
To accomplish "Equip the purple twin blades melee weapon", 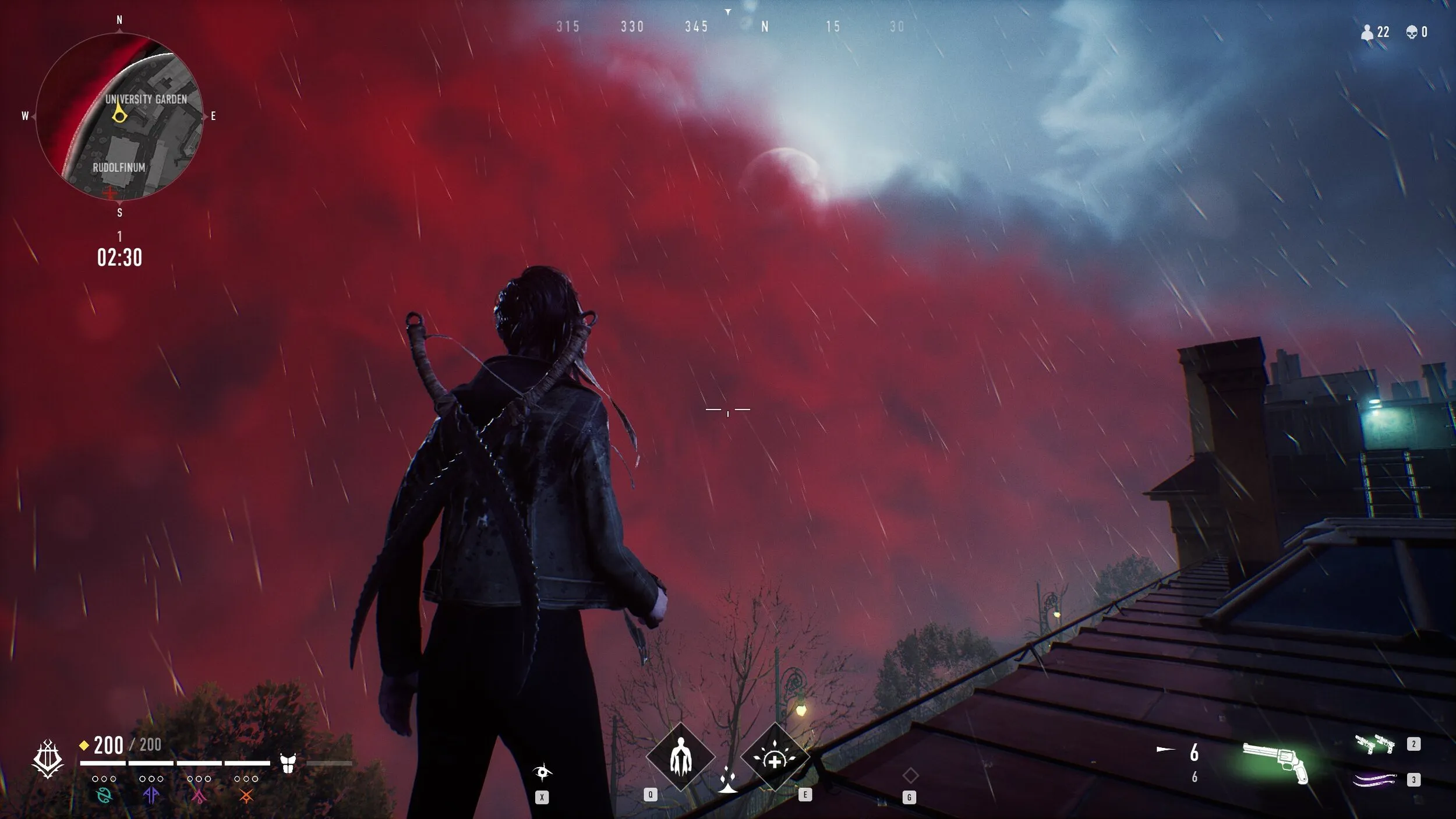I will [x=1374, y=779].
